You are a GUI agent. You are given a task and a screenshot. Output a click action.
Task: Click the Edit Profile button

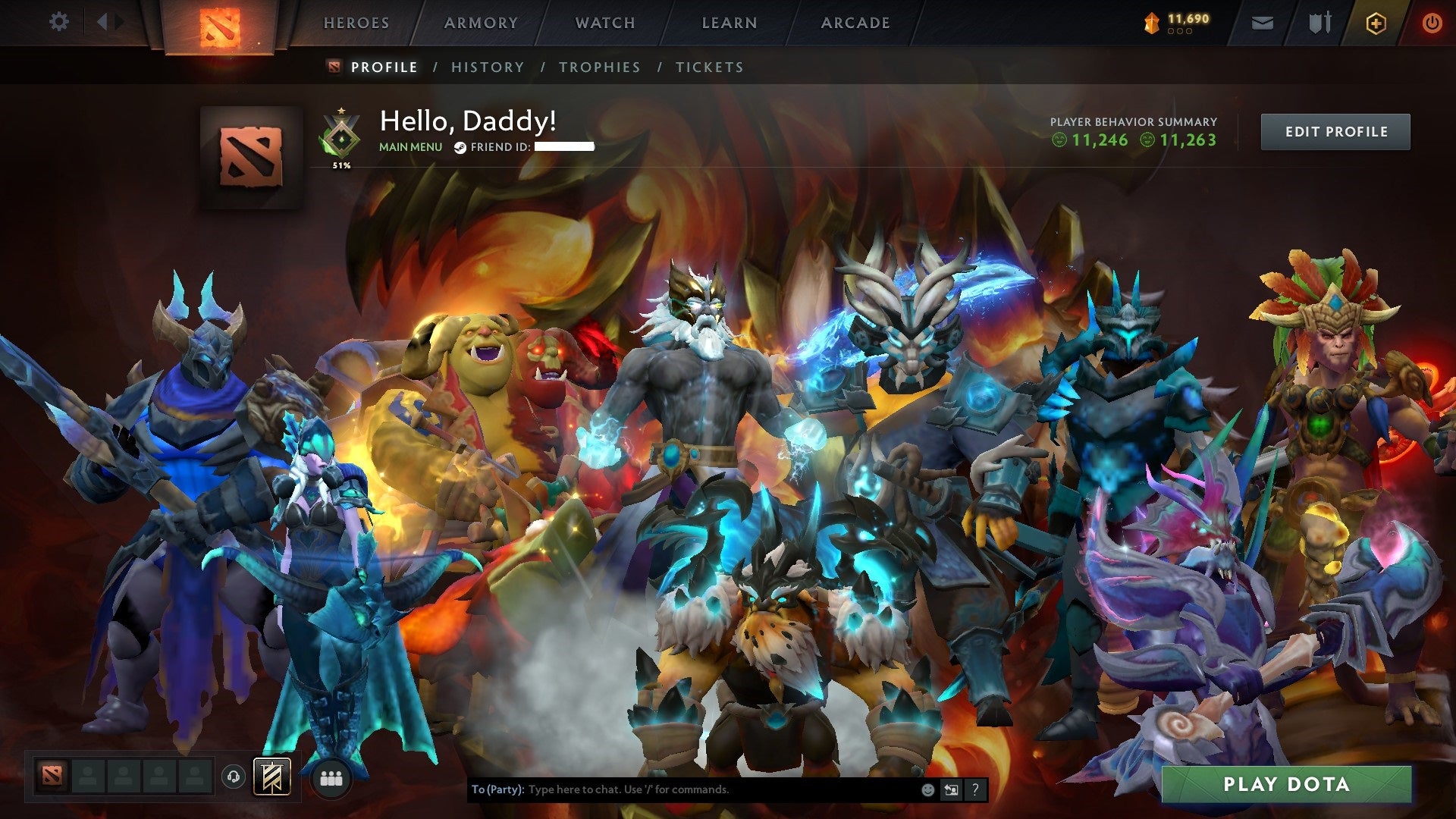(1335, 132)
